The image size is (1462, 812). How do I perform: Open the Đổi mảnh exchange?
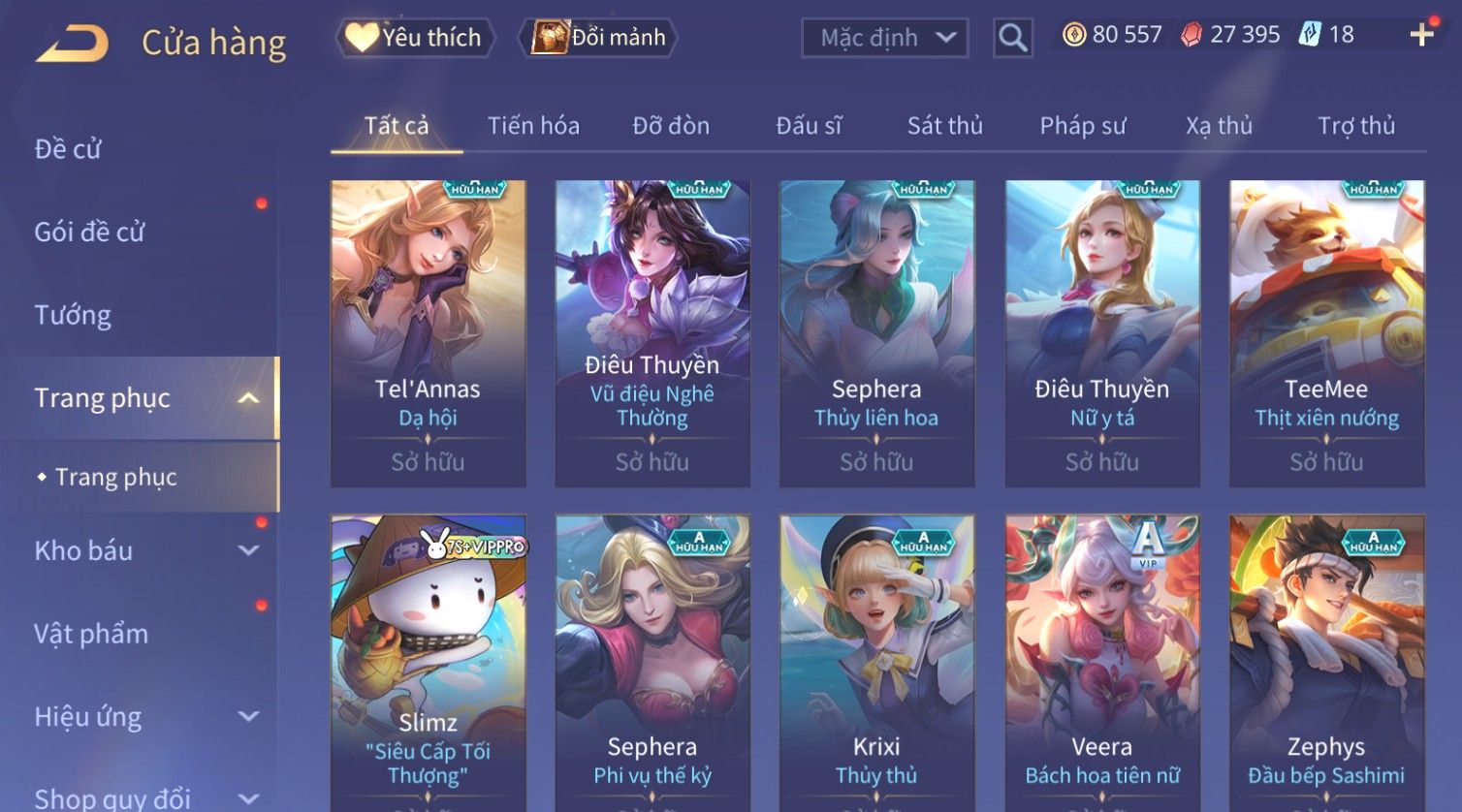[x=600, y=38]
